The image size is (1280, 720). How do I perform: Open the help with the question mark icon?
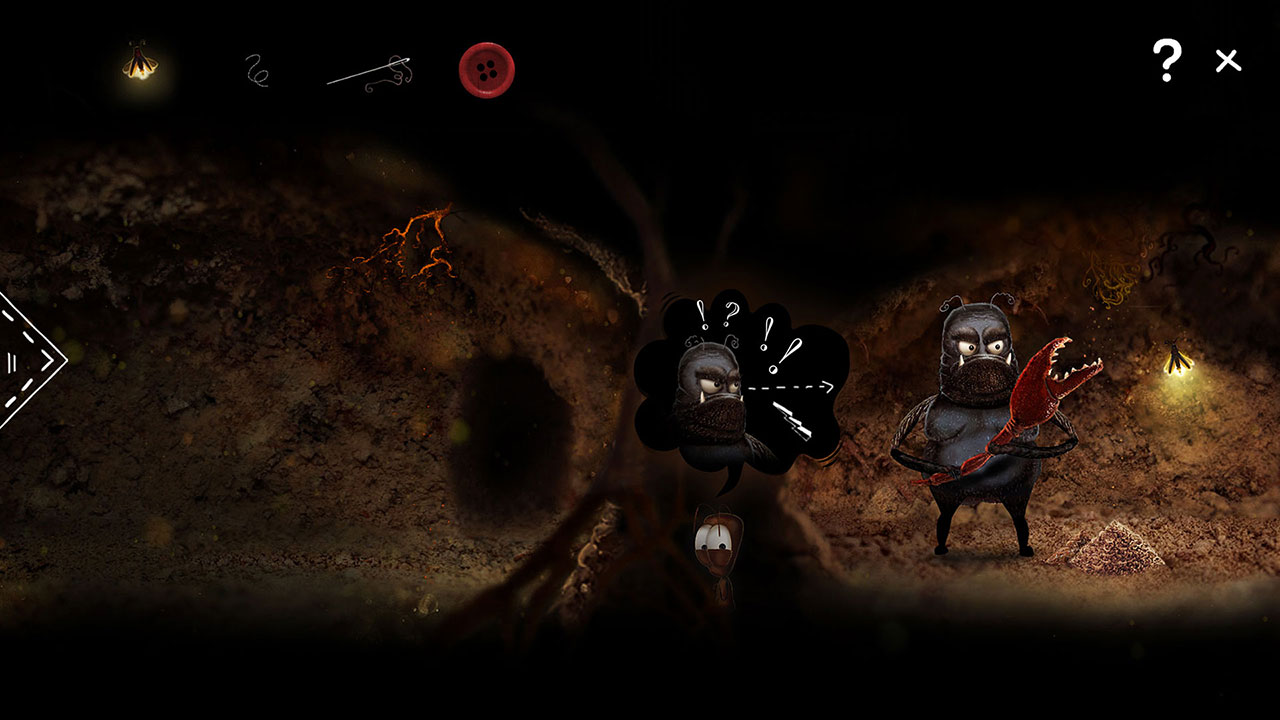click(1165, 60)
